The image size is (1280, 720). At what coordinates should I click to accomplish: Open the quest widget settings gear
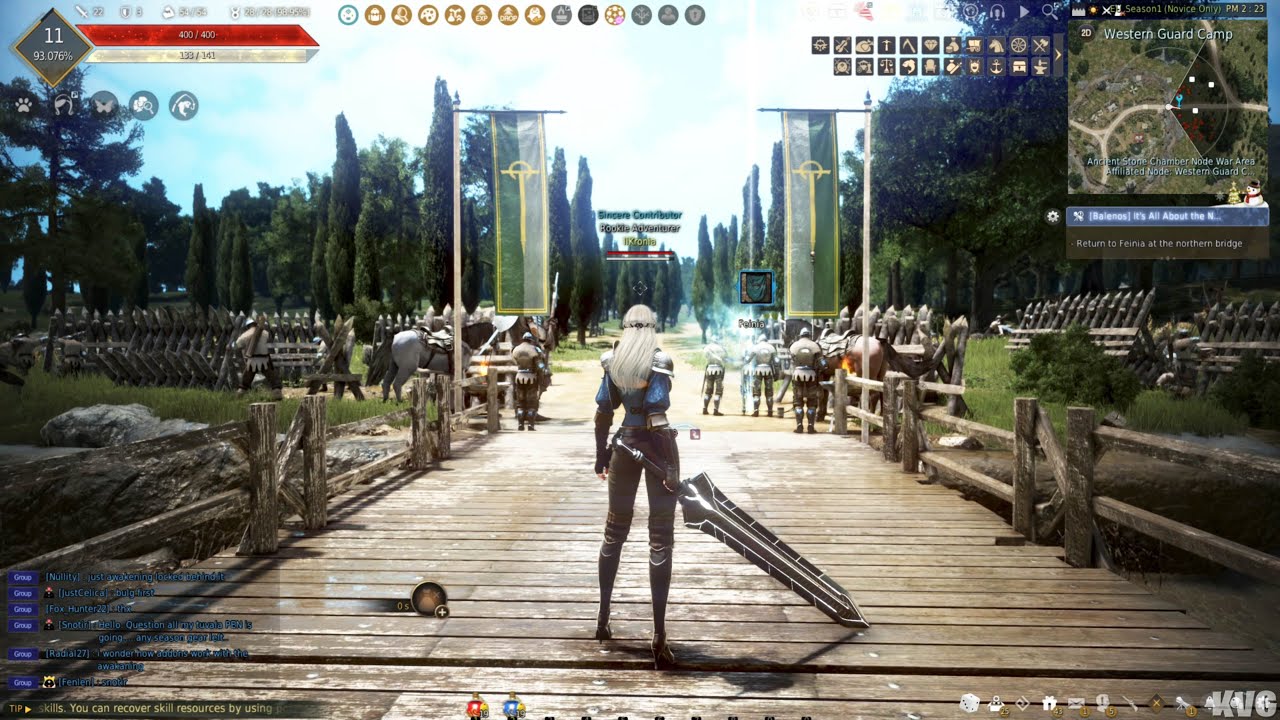(x=1053, y=216)
